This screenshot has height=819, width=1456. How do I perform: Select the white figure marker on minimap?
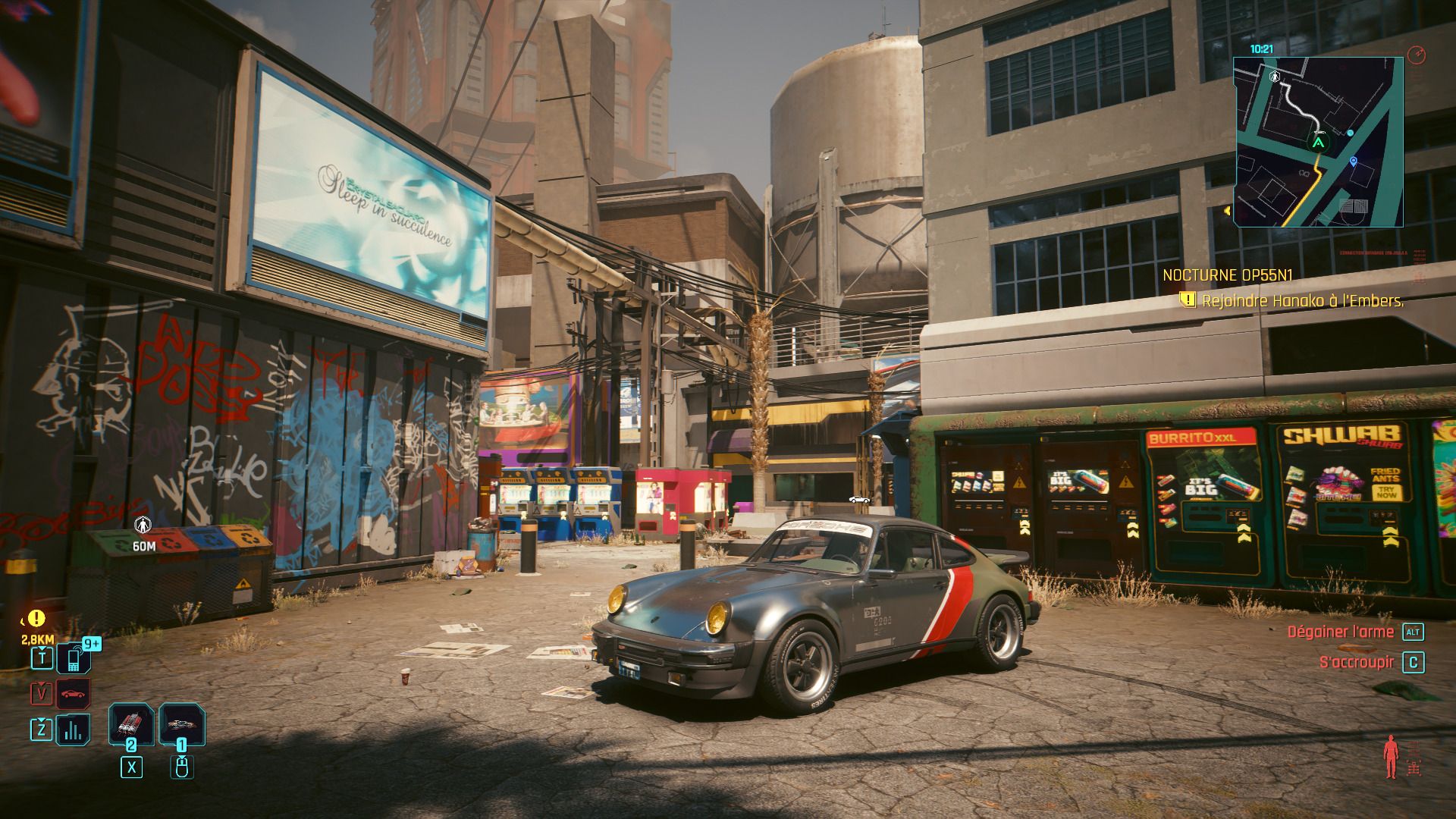[x=1275, y=77]
